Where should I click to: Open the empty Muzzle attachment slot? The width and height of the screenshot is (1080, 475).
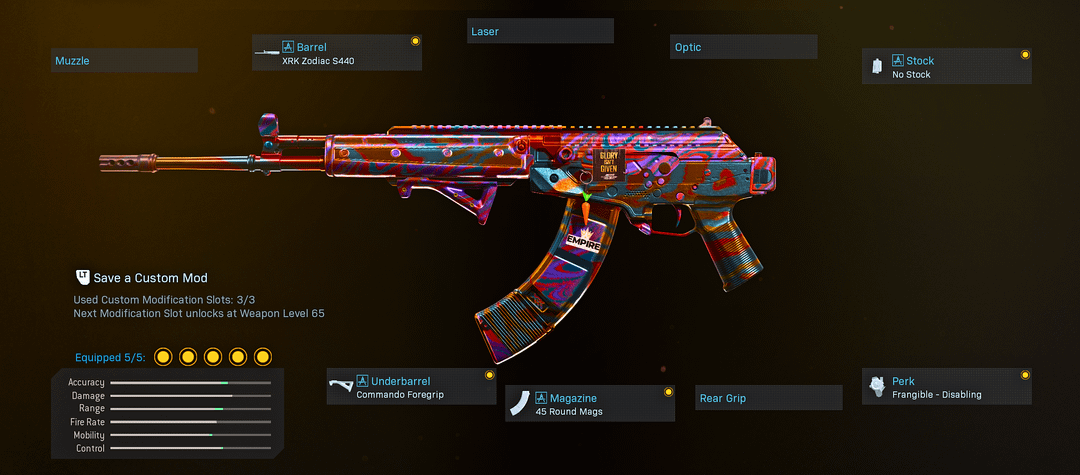pos(125,61)
